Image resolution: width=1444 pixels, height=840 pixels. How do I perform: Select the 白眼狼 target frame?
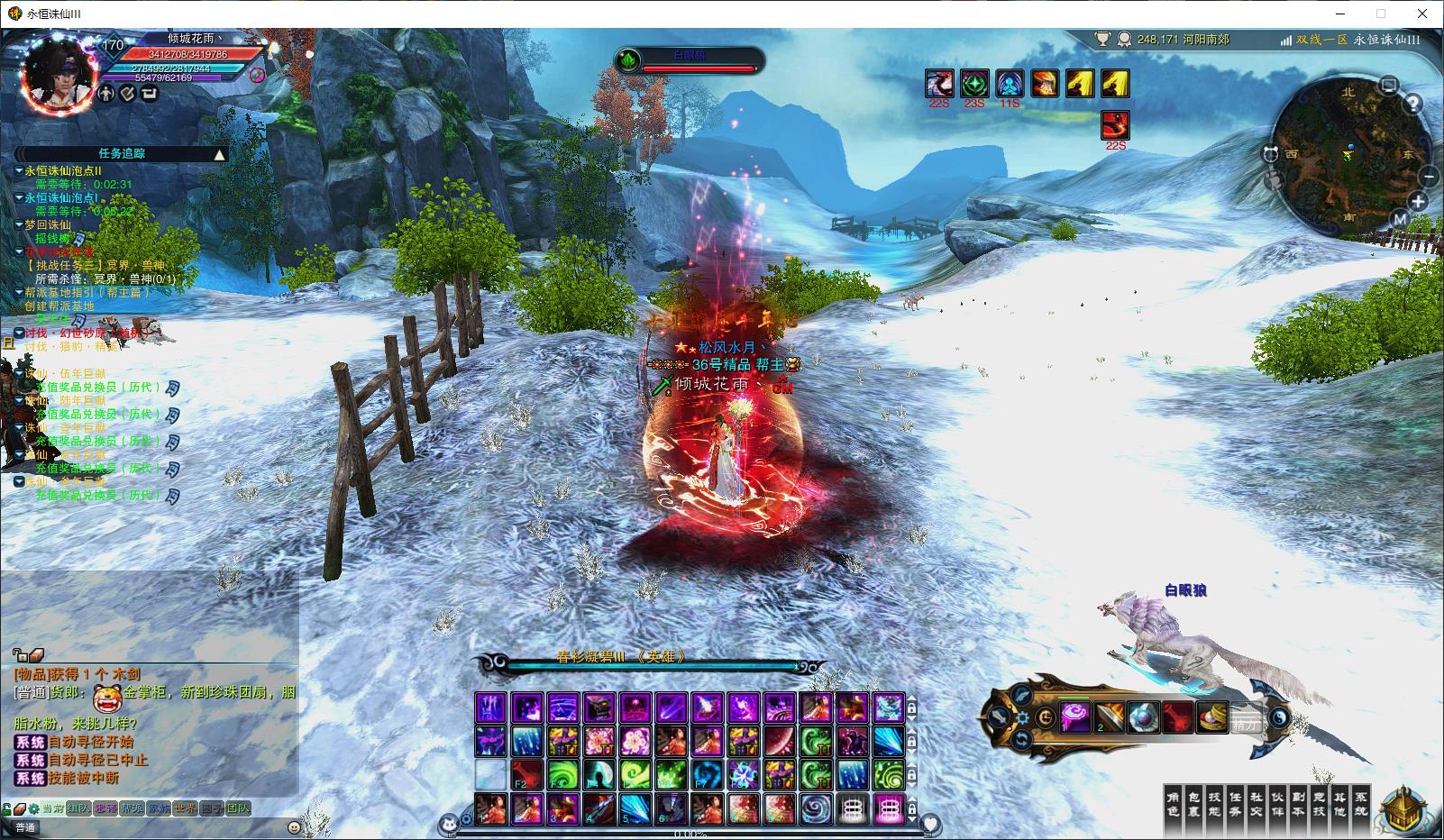pyautogui.click(x=690, y=61)
